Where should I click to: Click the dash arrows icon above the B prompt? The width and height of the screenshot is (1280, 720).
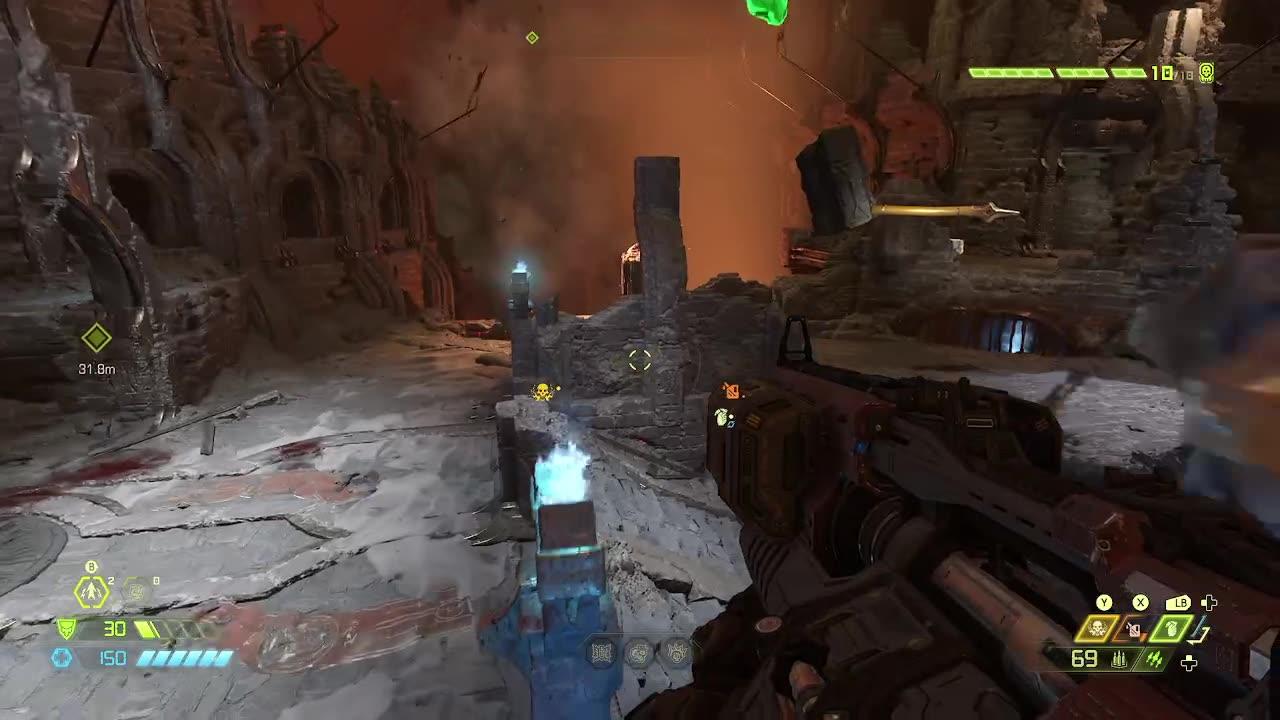coord(90,592)
